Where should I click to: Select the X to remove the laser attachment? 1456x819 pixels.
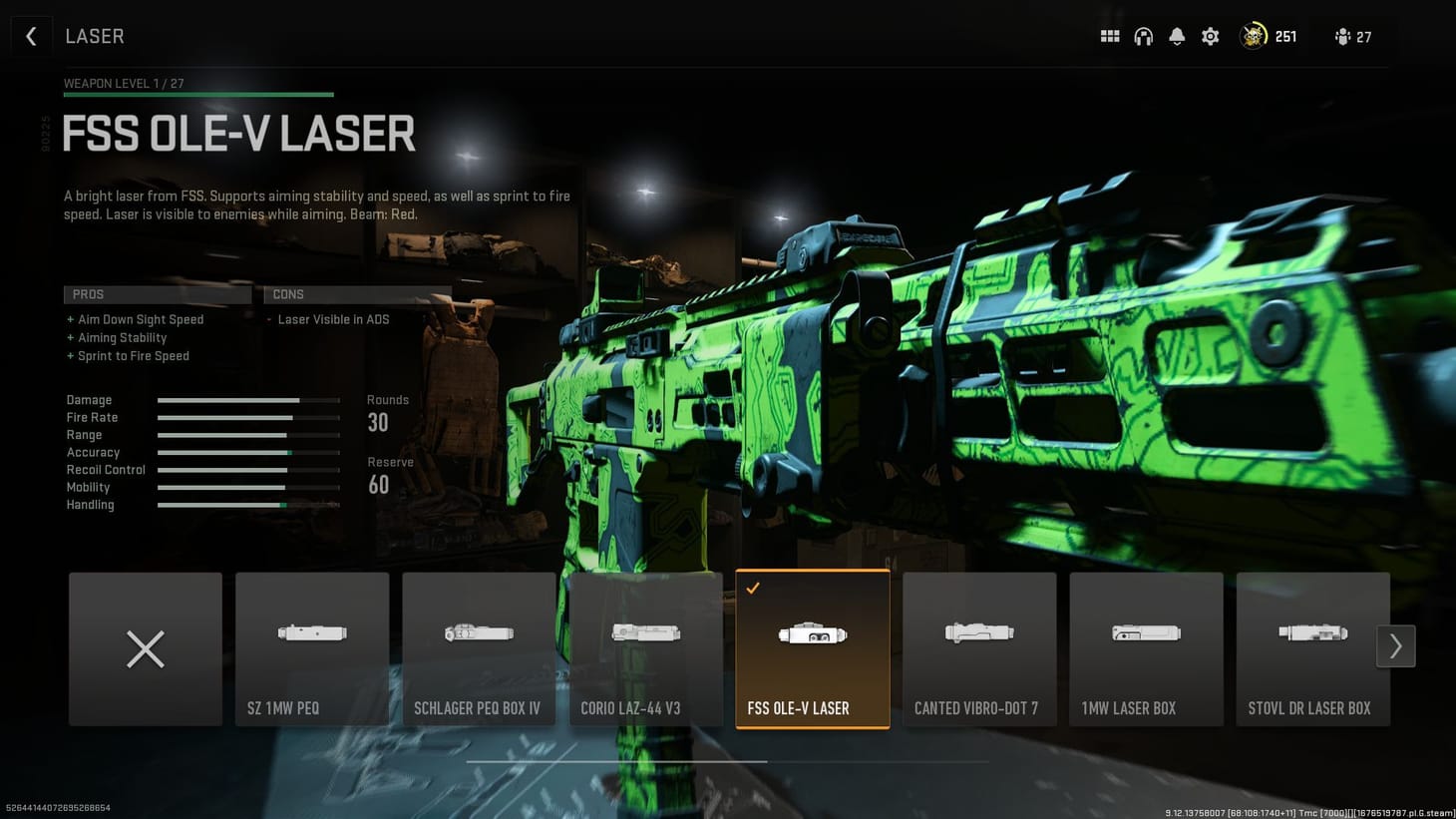click(x=145, y=648)
